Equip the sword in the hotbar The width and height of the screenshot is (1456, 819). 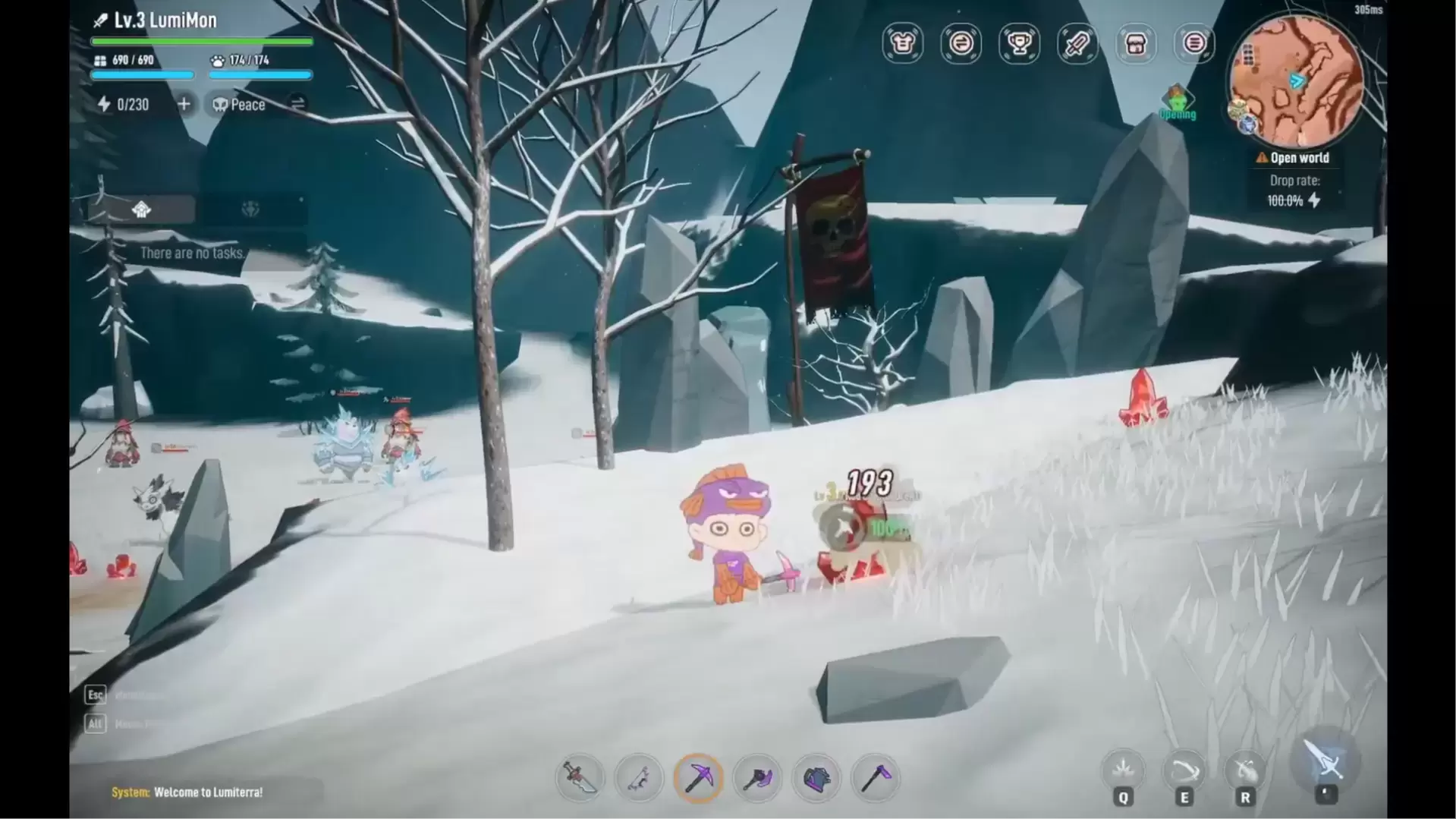[580, 778]
